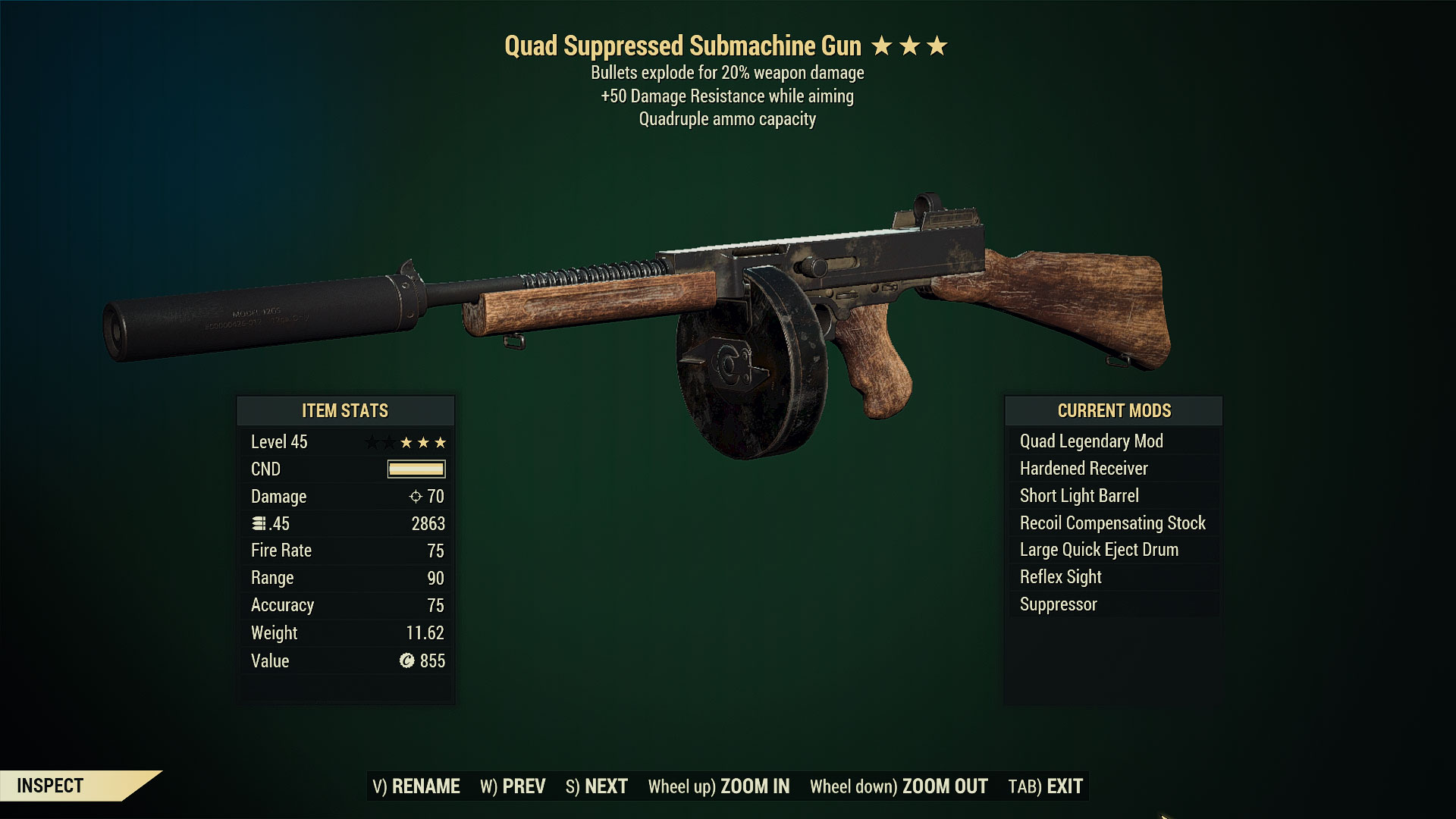Expand the CURRENT MODS panel header

[x=1113, y=411]
